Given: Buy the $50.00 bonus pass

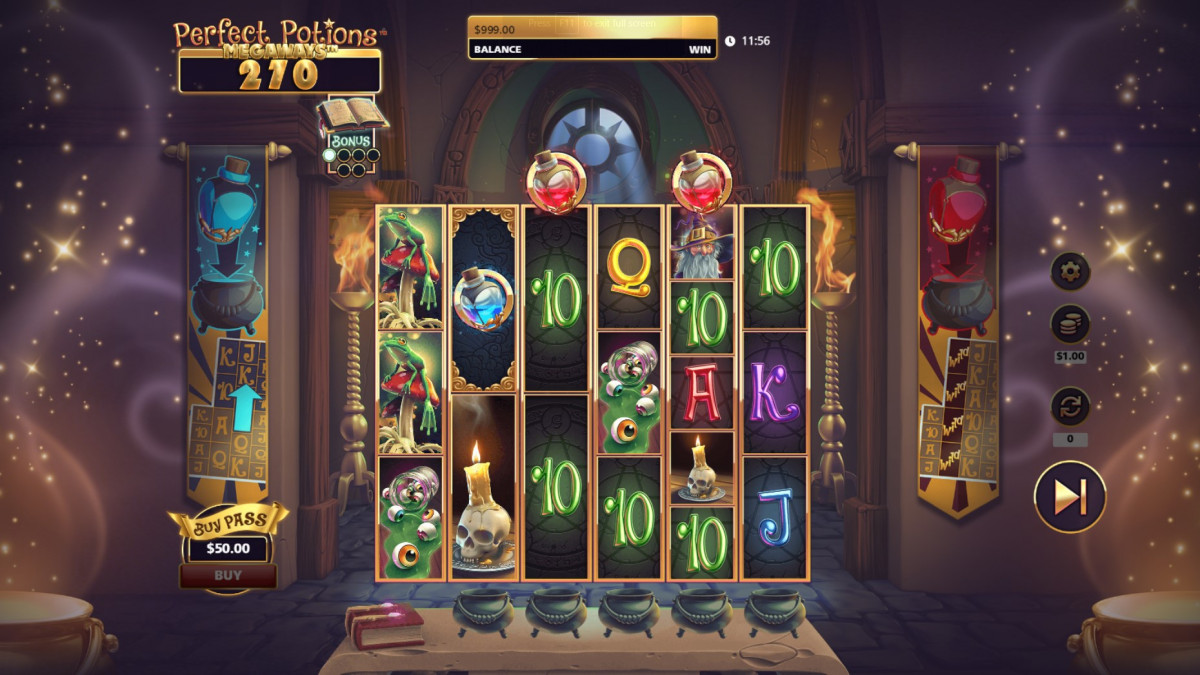Looking at the screenshot, I should (228, 575).
